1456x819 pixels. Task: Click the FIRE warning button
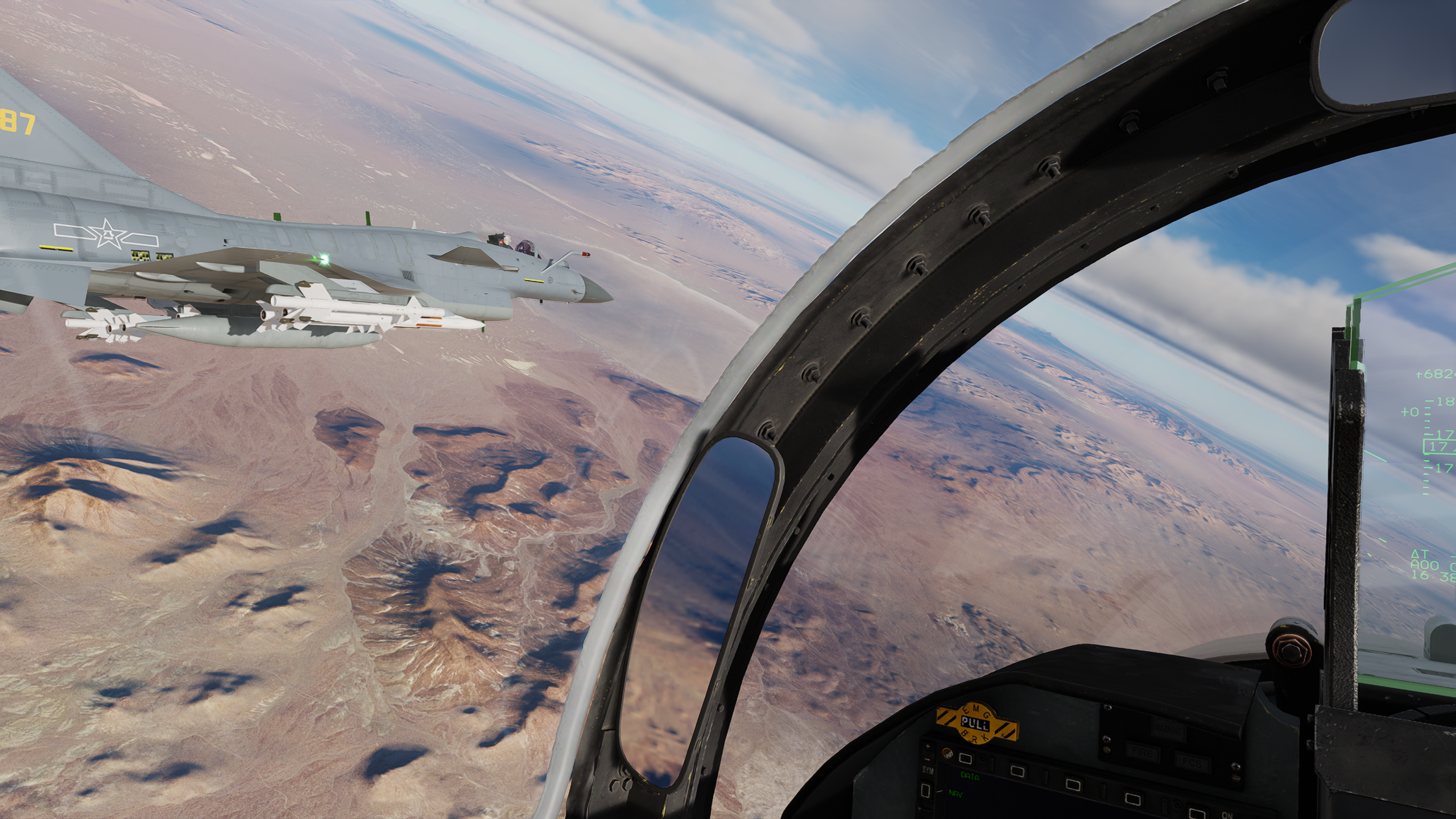click(1143, 753)
